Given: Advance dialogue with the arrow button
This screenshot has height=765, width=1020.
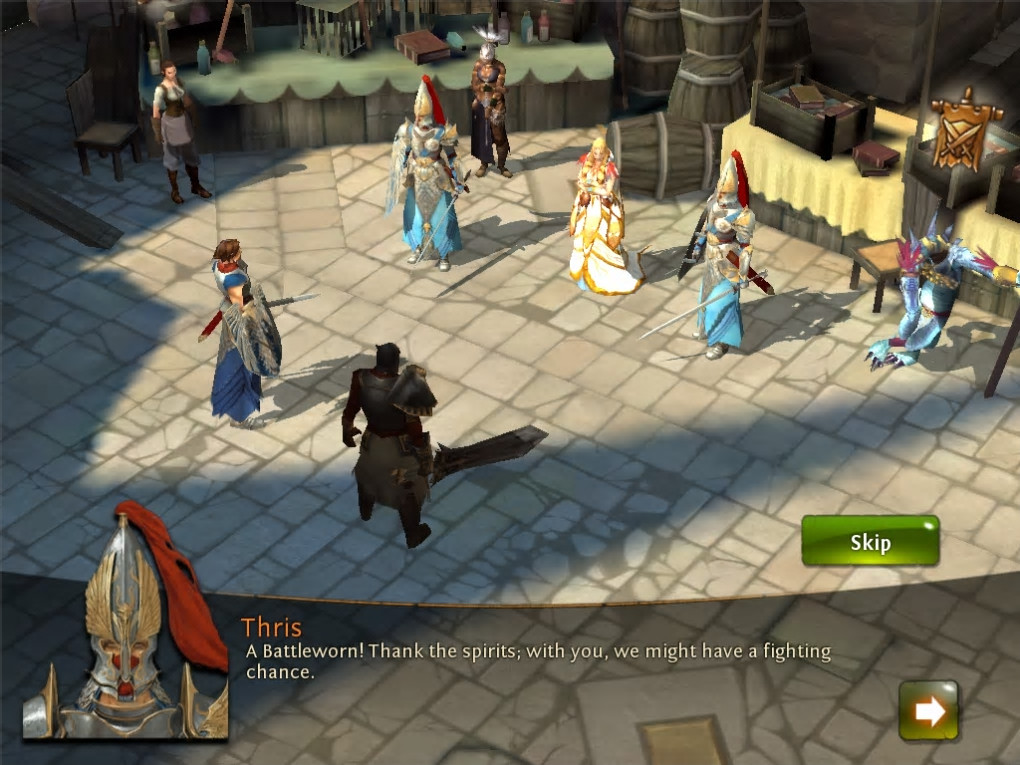Looking at the screenshot, I should 928,711.
